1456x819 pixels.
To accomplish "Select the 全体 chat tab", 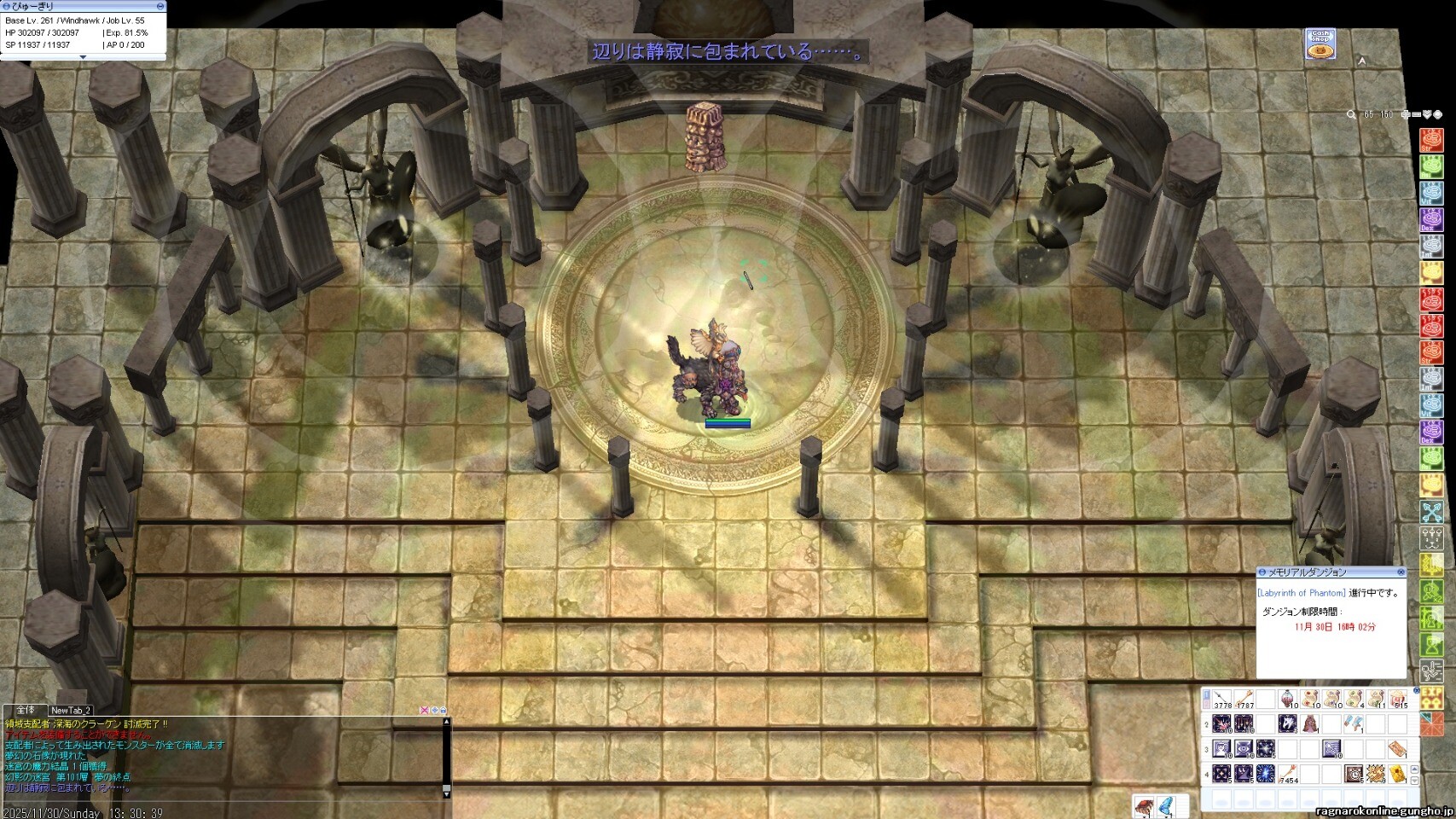I will point(26,710).
